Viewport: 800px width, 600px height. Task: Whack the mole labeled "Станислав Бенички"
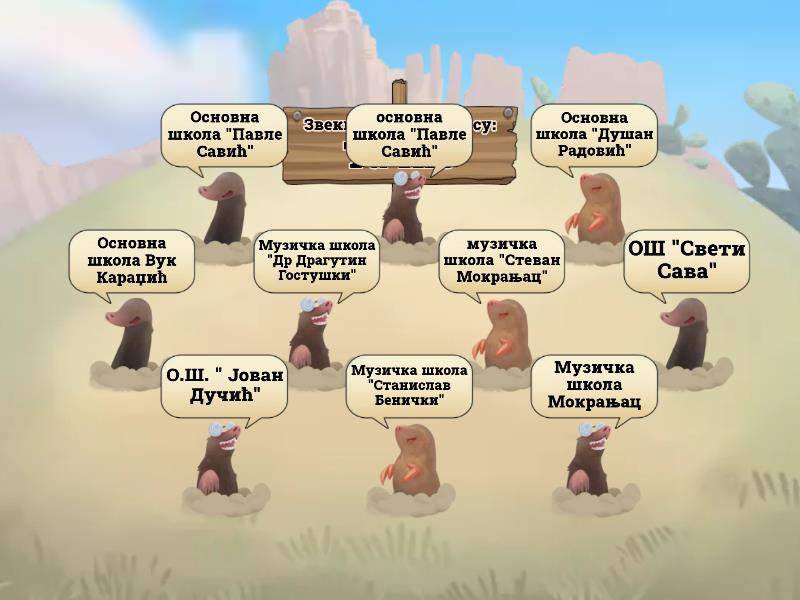(x=407, y=460)
